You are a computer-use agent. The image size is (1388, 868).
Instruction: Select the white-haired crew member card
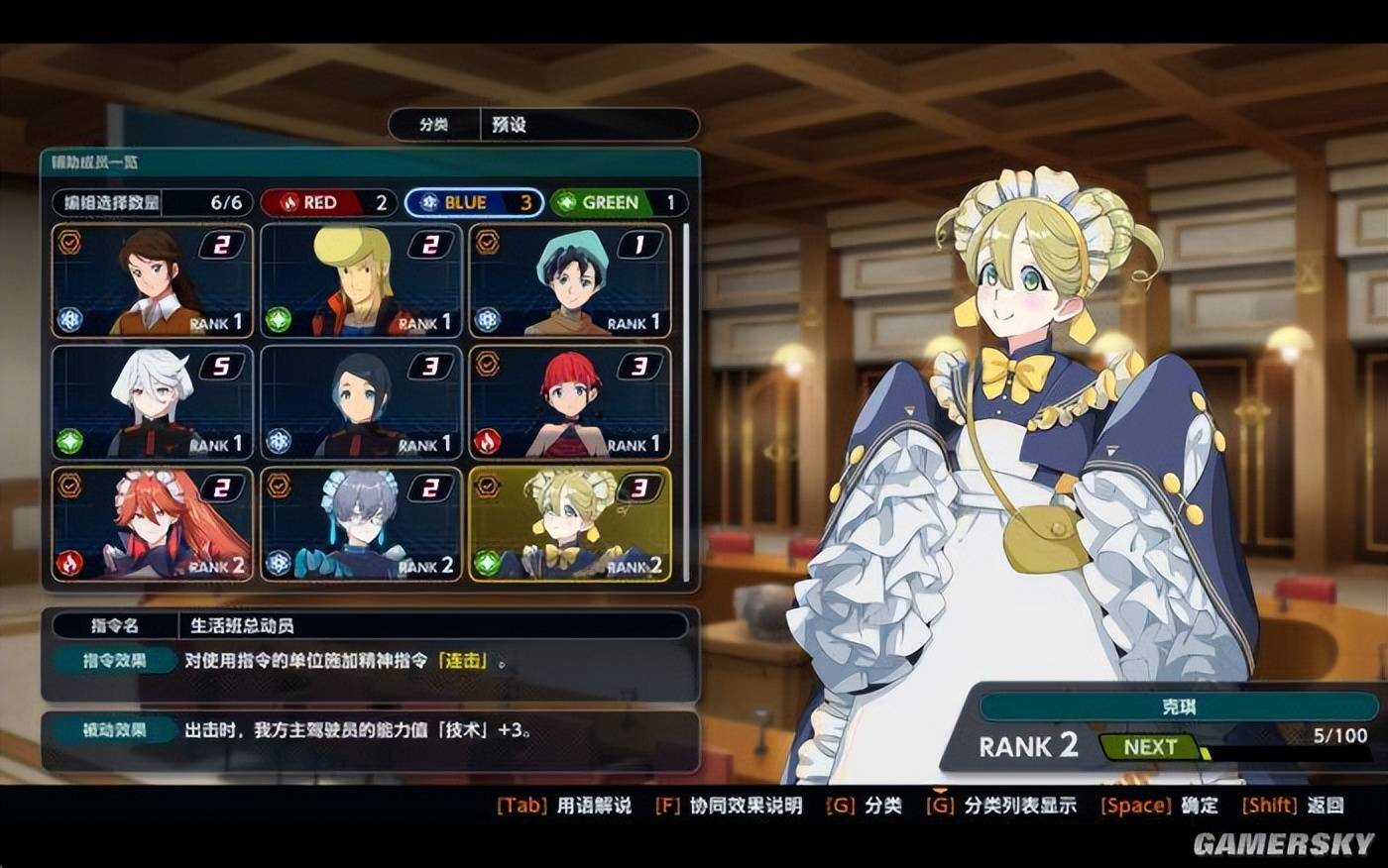[x=153, y=401]
